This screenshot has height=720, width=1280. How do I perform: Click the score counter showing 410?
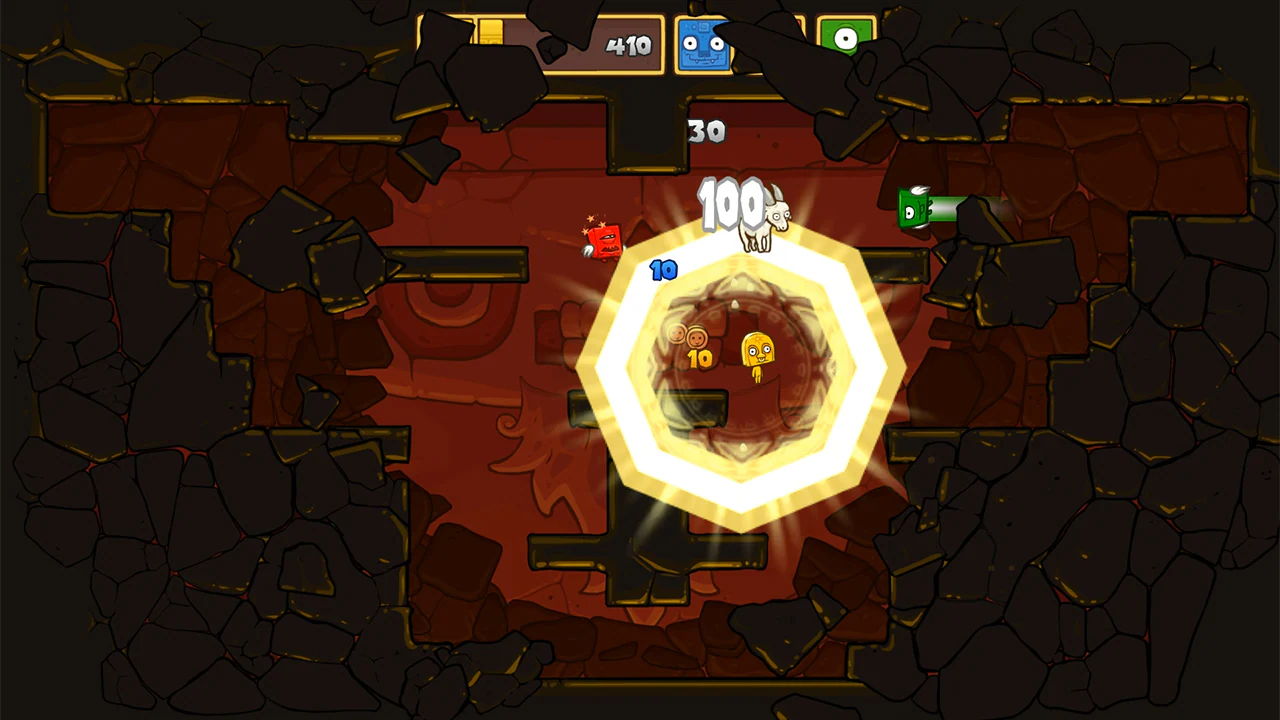tap(629, 45)
